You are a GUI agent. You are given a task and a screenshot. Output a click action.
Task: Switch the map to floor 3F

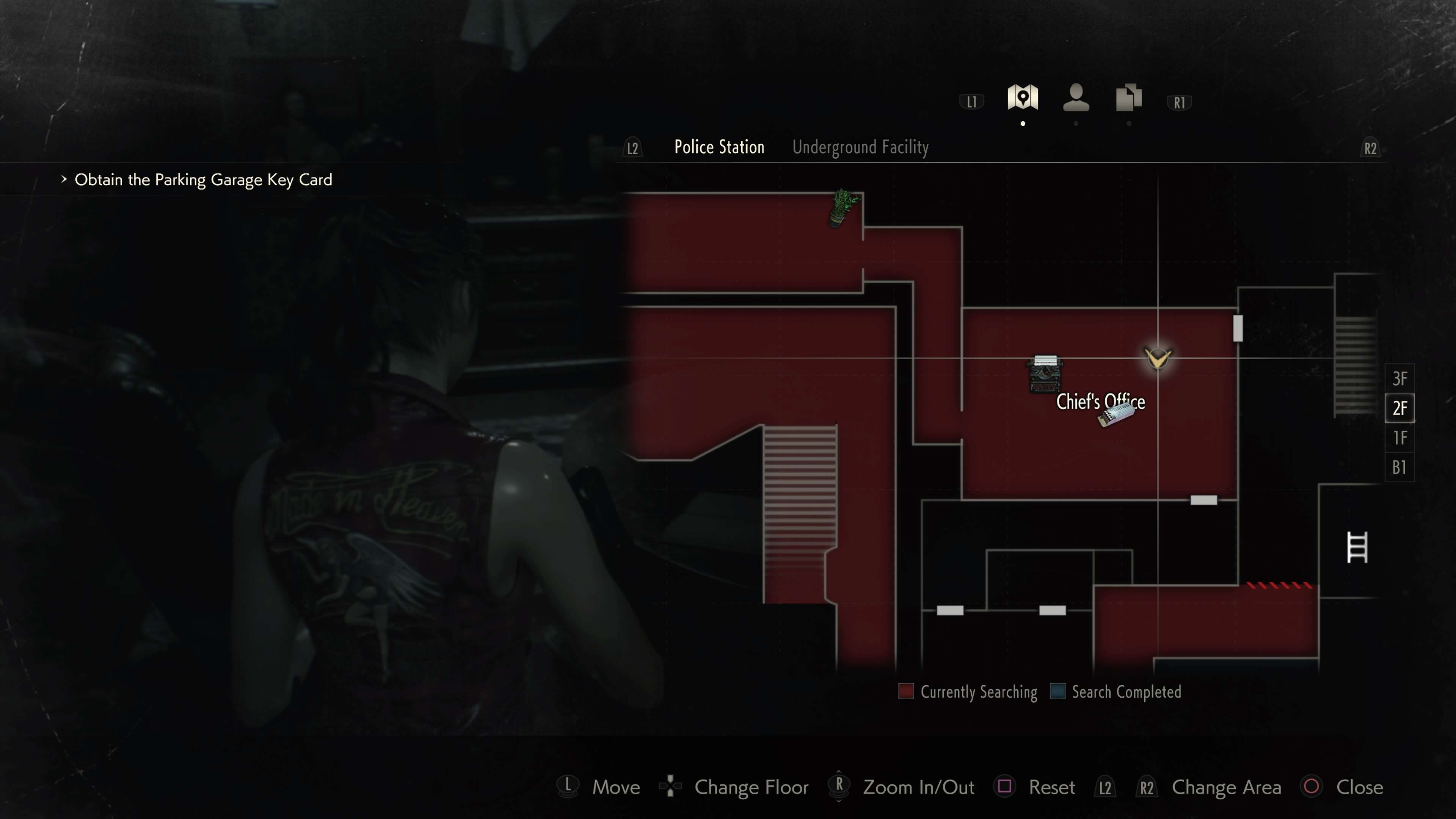point(1400,378)
